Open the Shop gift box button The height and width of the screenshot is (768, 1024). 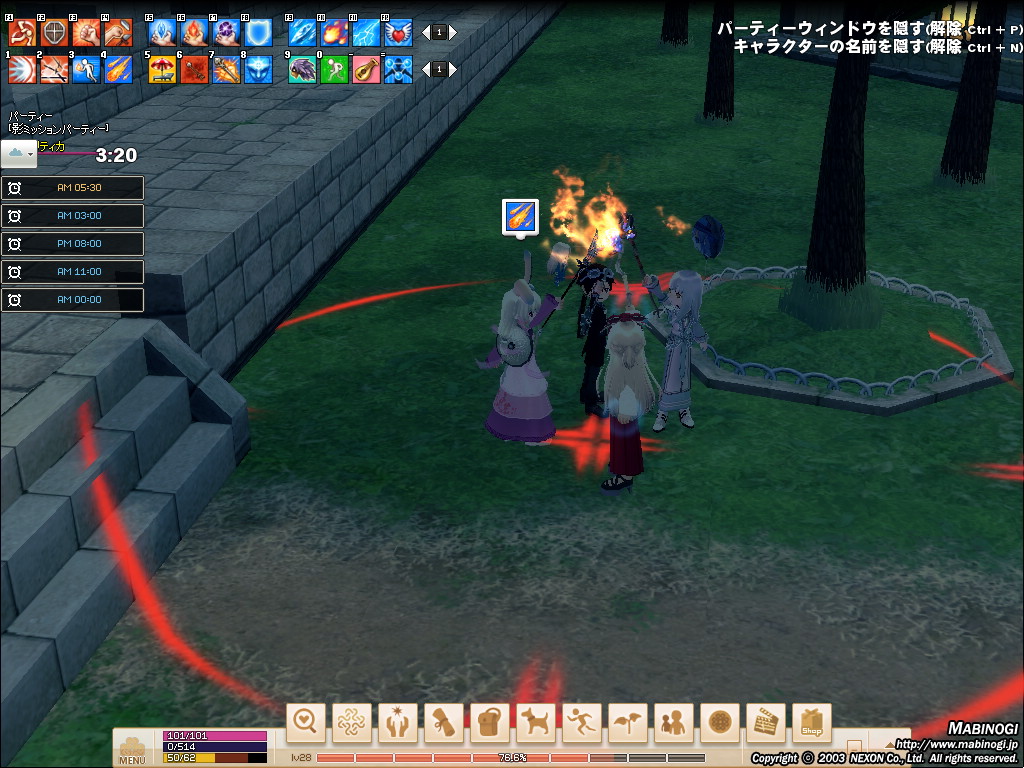click(x=811, y=722)
